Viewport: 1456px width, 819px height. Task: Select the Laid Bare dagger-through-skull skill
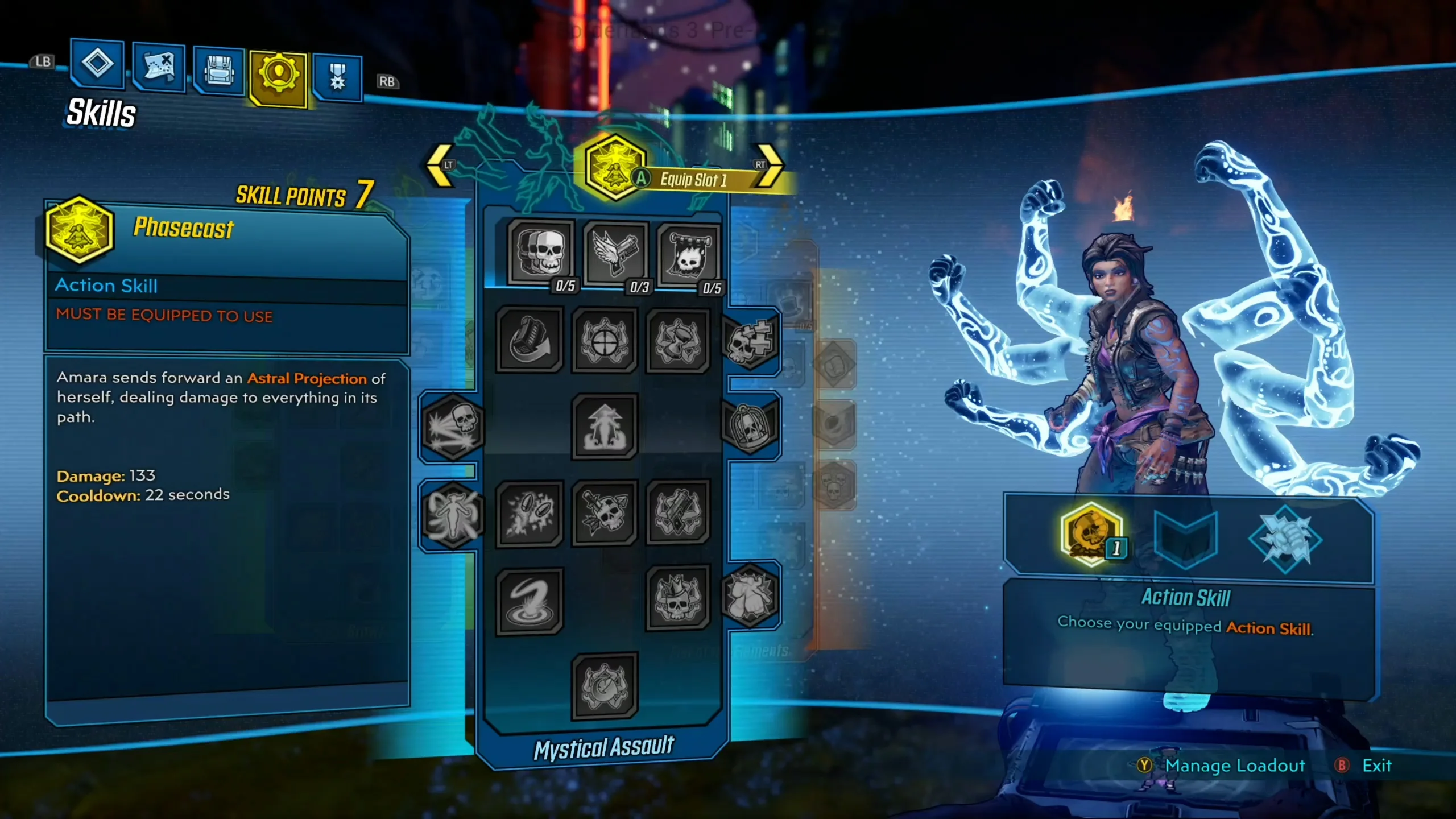(x=604, y=512)
